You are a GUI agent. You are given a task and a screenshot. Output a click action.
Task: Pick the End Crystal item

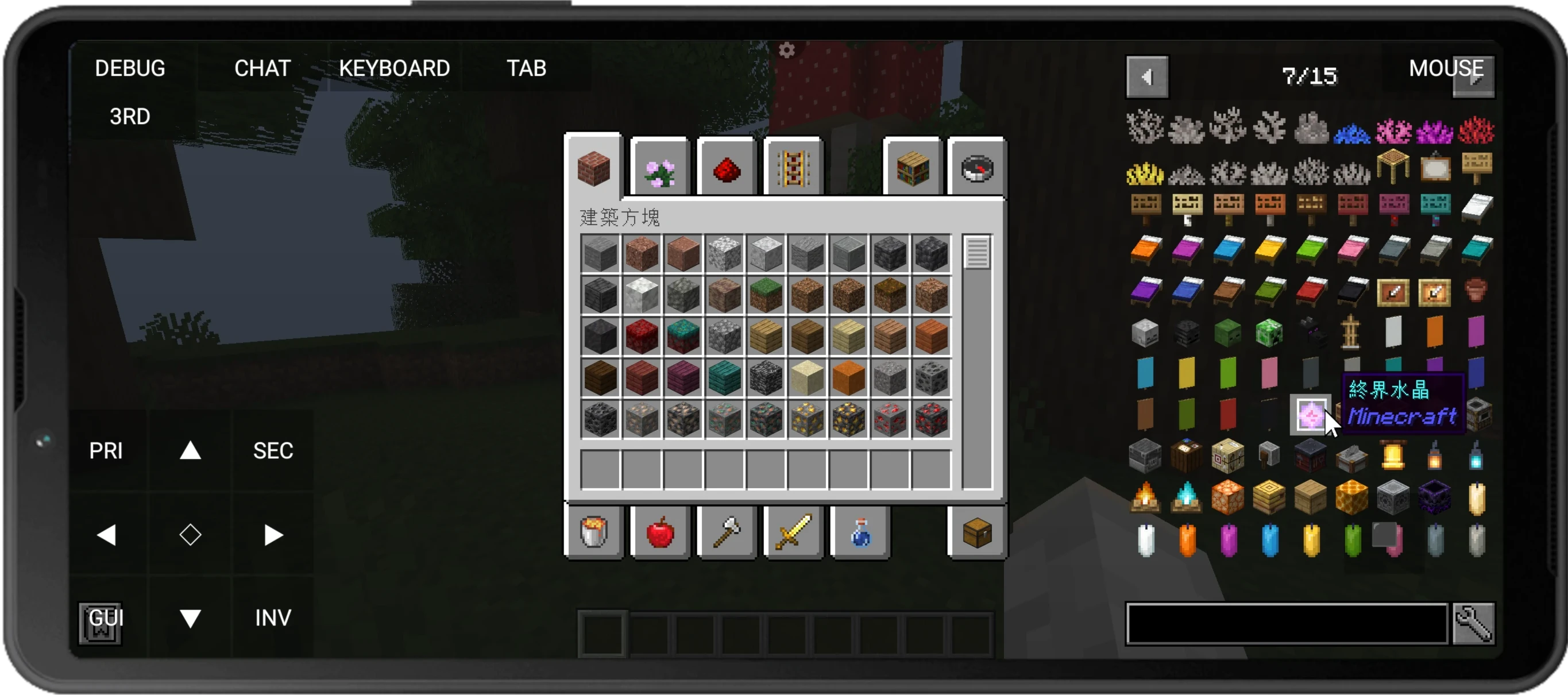point(1310,416)
